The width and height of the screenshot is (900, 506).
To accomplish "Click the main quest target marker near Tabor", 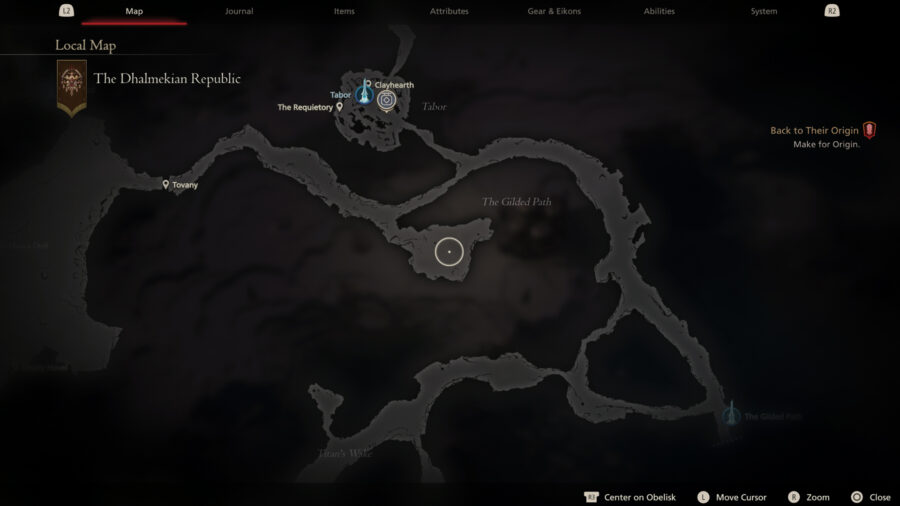I will coord(386,99).
